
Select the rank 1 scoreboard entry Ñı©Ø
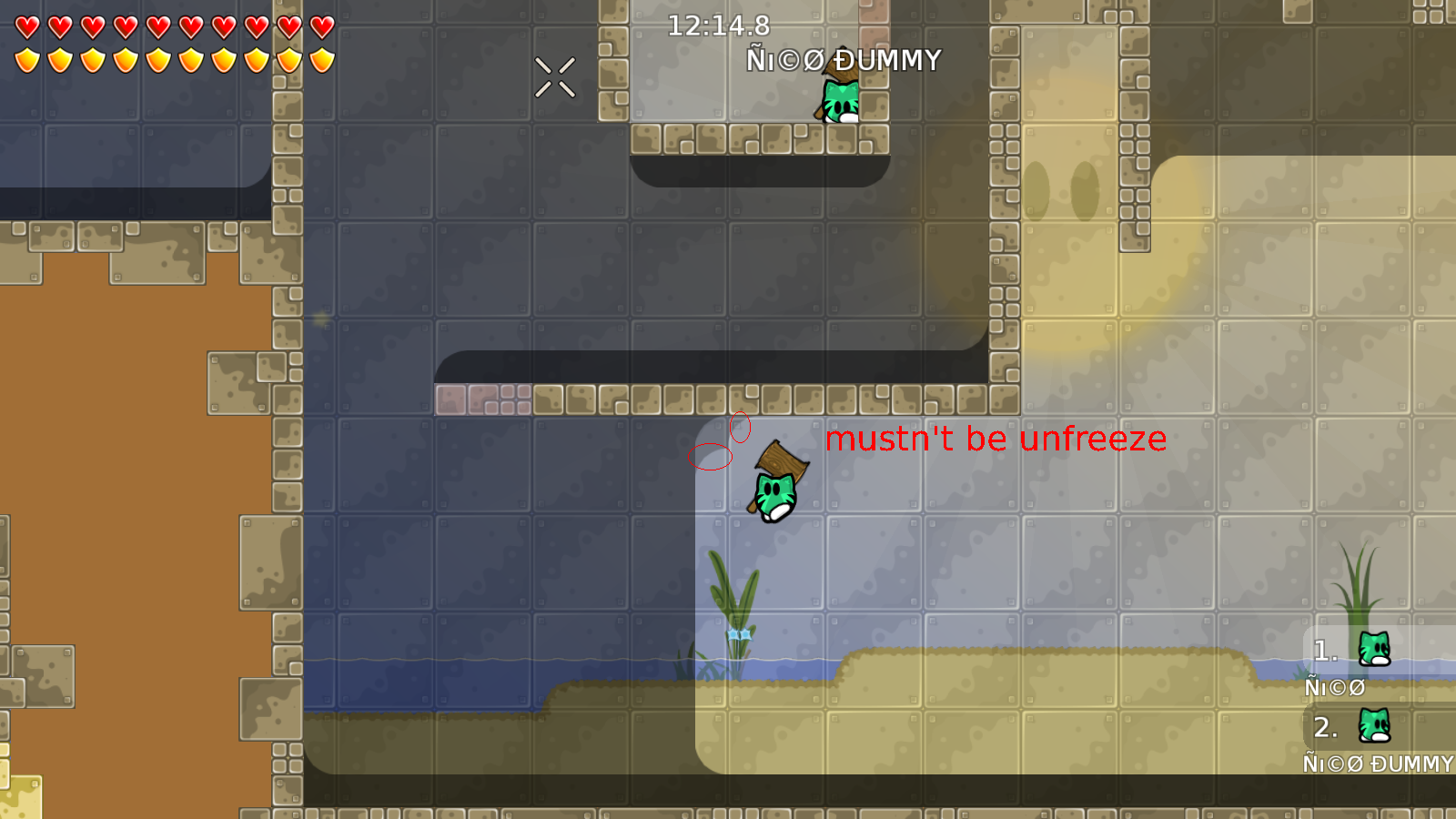point(1334,687)
